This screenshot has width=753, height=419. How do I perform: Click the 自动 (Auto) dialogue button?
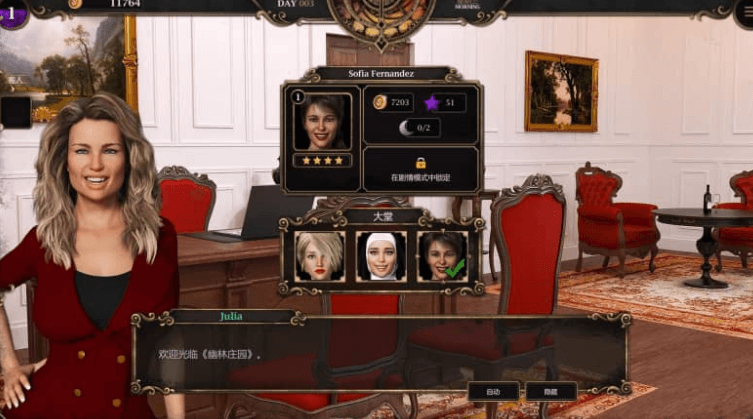[x=493, y=391]
